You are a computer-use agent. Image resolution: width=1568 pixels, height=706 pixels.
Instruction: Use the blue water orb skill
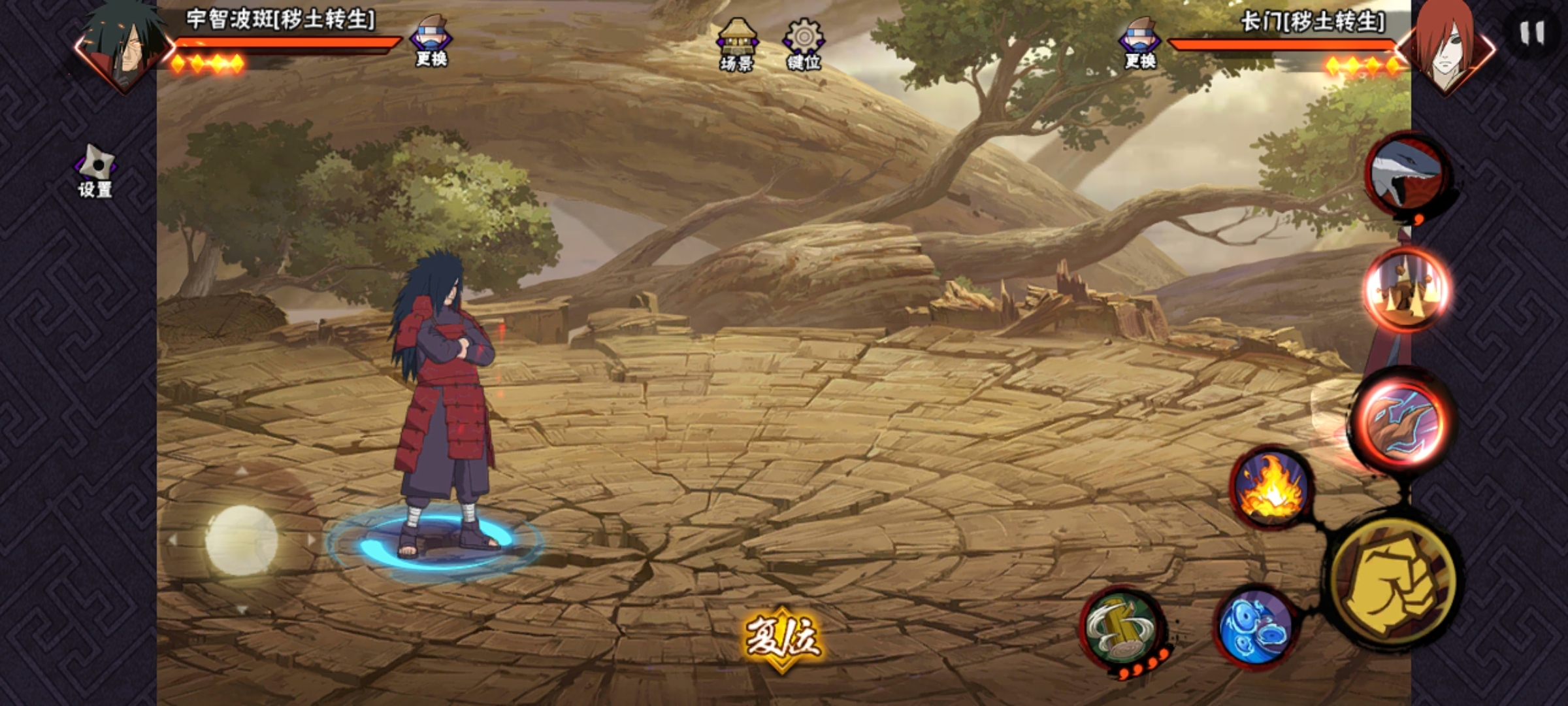(x=1255, y=626)
